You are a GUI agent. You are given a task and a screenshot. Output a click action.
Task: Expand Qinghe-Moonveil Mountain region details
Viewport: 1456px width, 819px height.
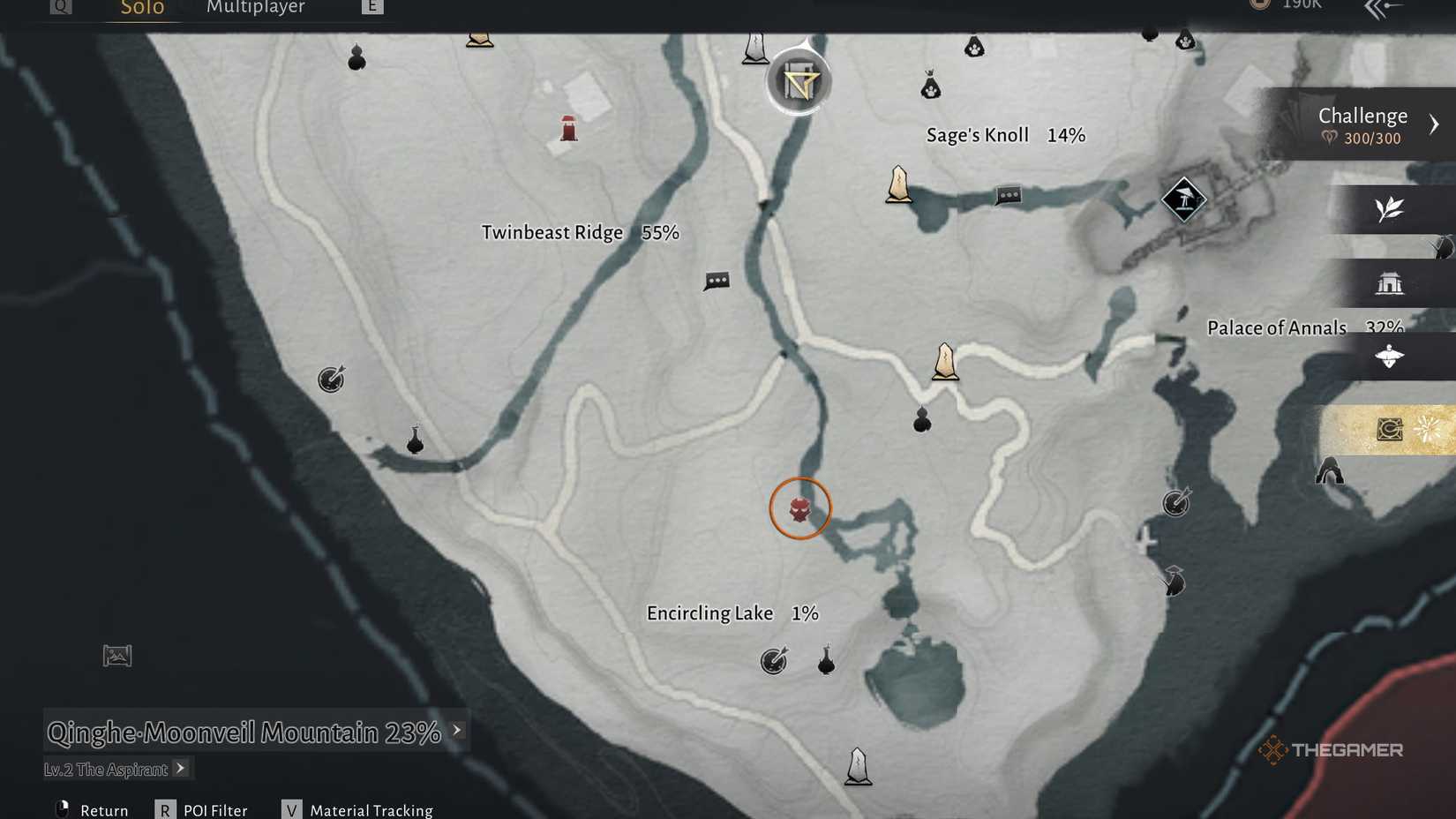[x=455, y=730]
